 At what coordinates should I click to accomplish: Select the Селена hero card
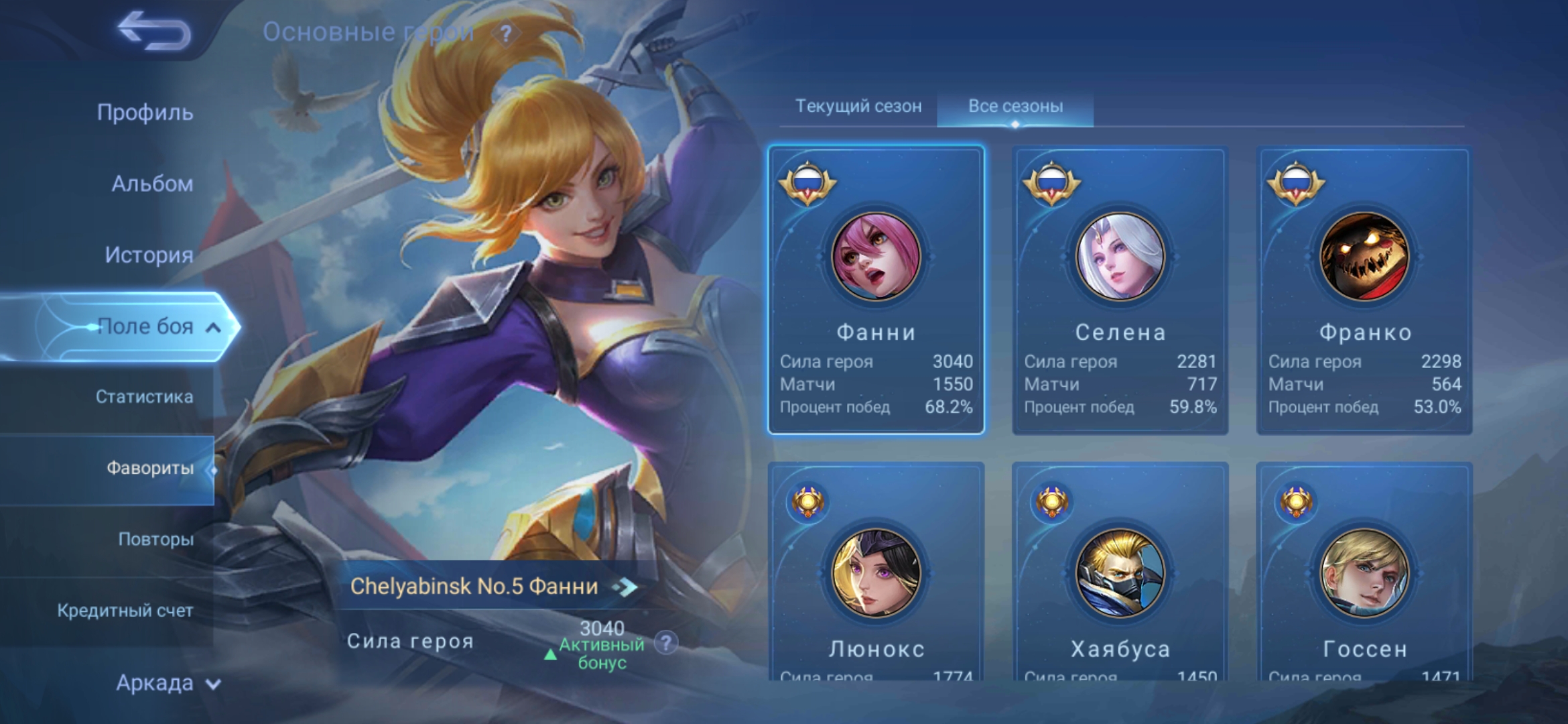(x=1120, y=290)
